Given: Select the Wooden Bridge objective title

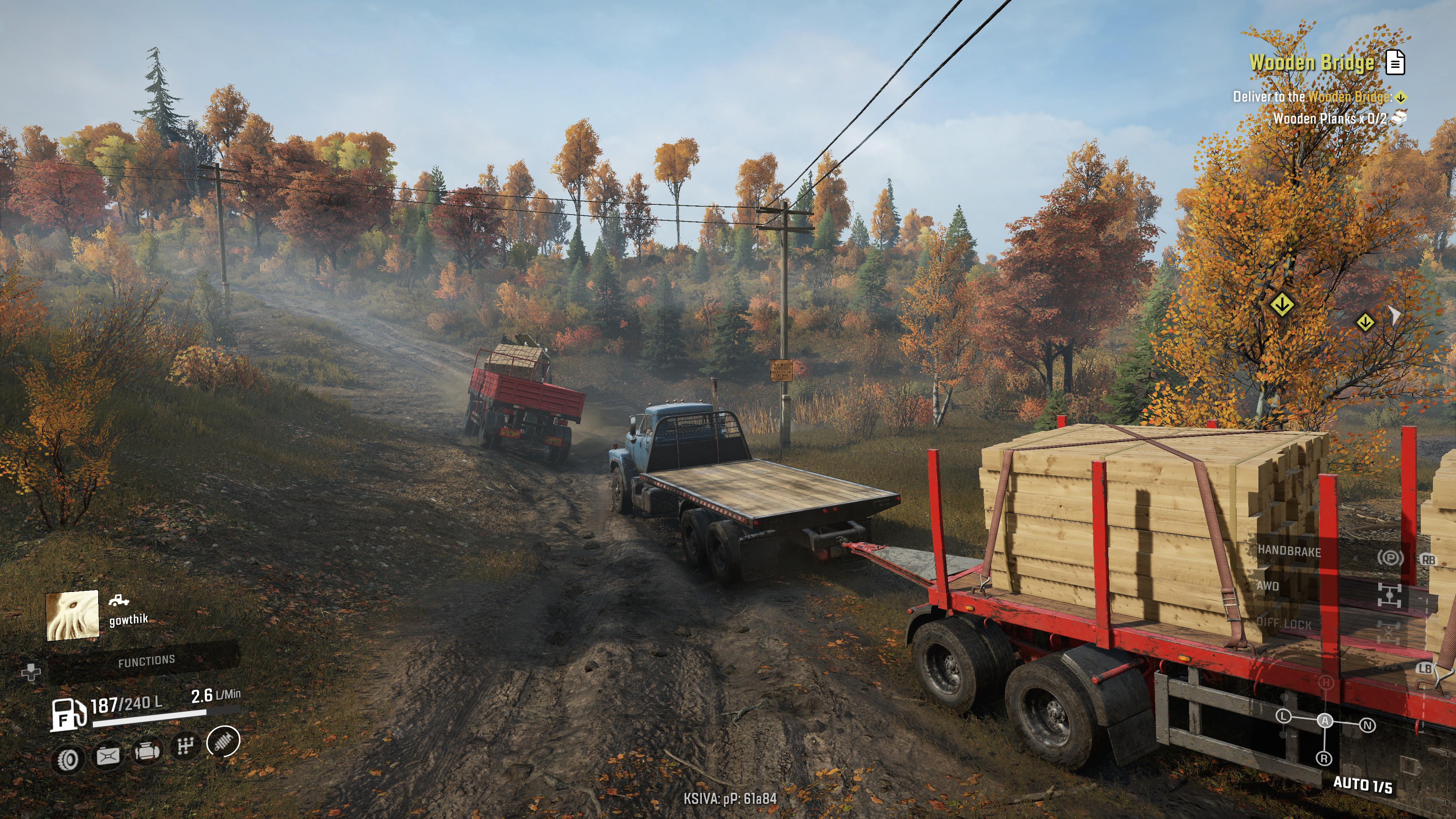Looking at the screenshot, I should (1311, 62).
